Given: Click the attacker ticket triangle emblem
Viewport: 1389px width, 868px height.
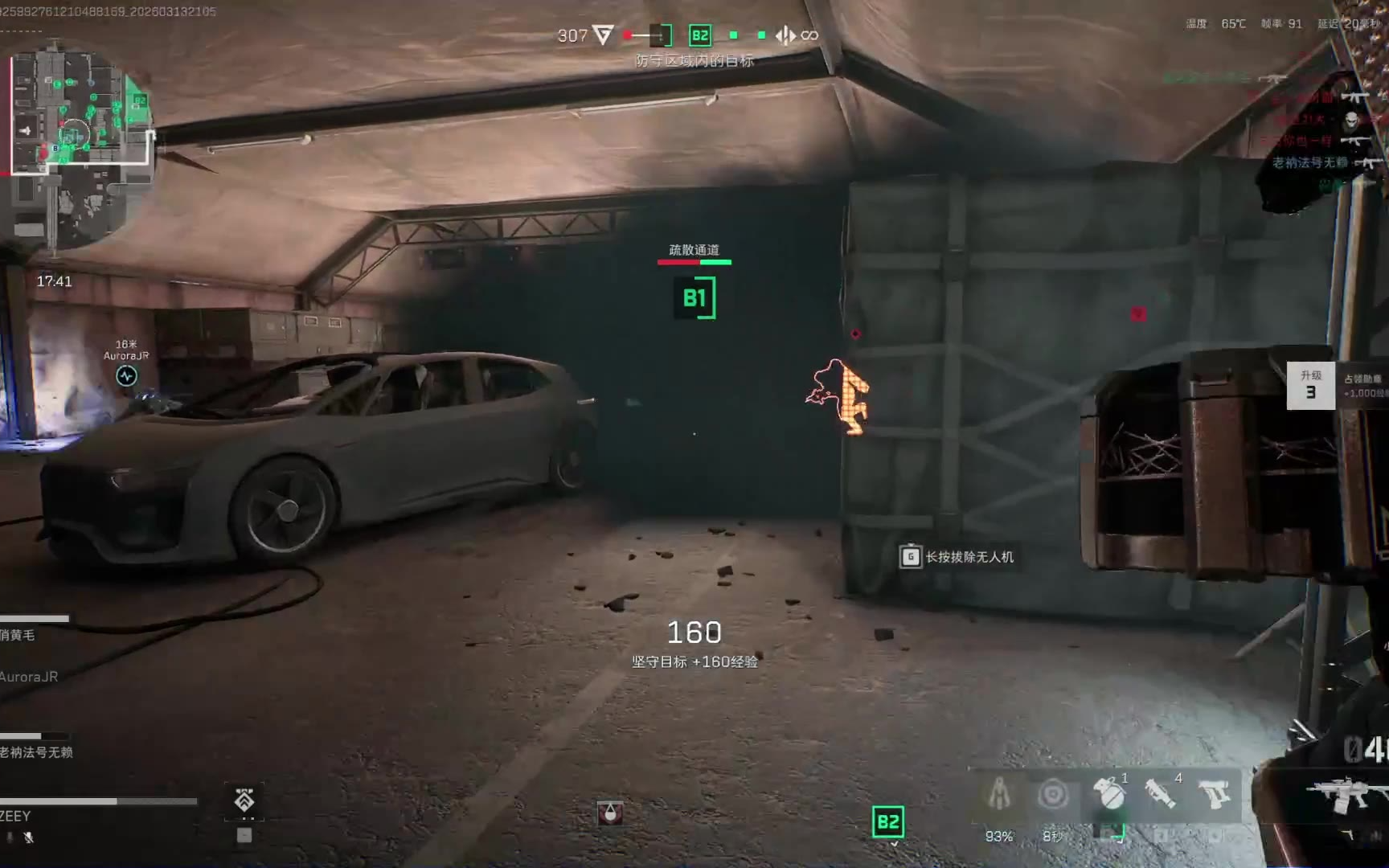Looking at the screenshot, I should (x=603, y=35).
